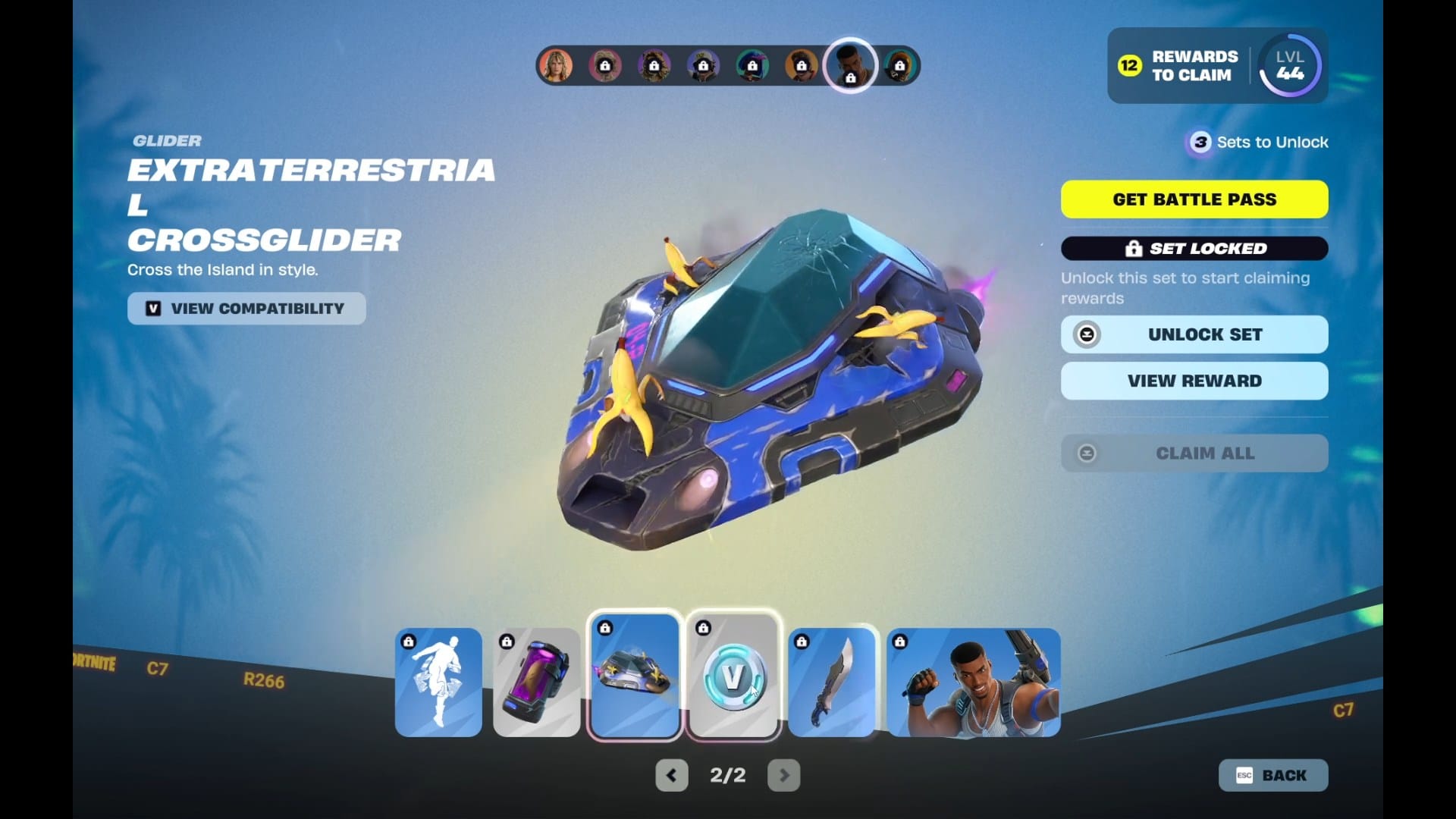Image resolution: width=1456 pixels, height=819 pixels.
Task: Choose the flexing character outfit tile
Action: click(x=974, y=682)
